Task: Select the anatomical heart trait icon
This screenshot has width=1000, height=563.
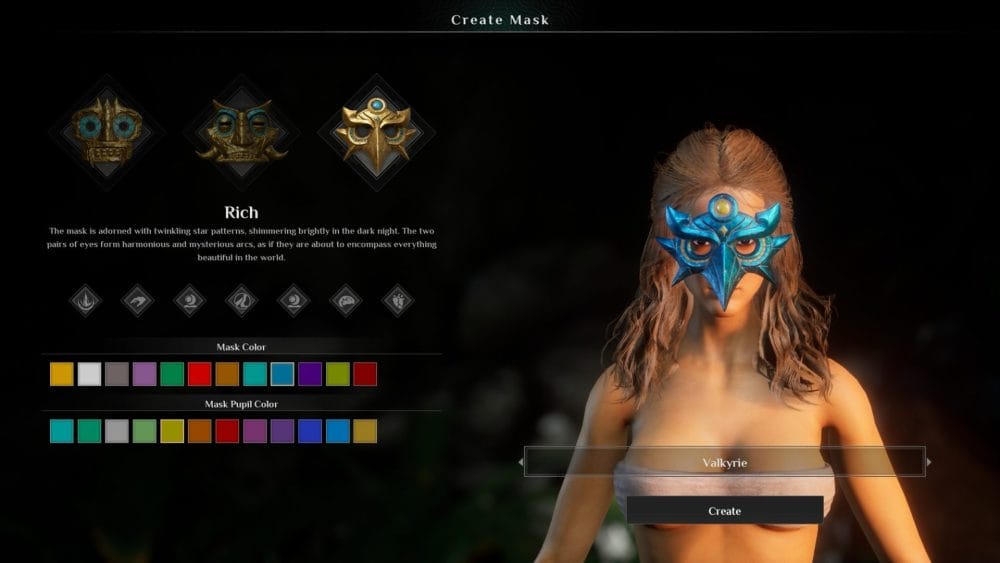Action: coord(398,299)
